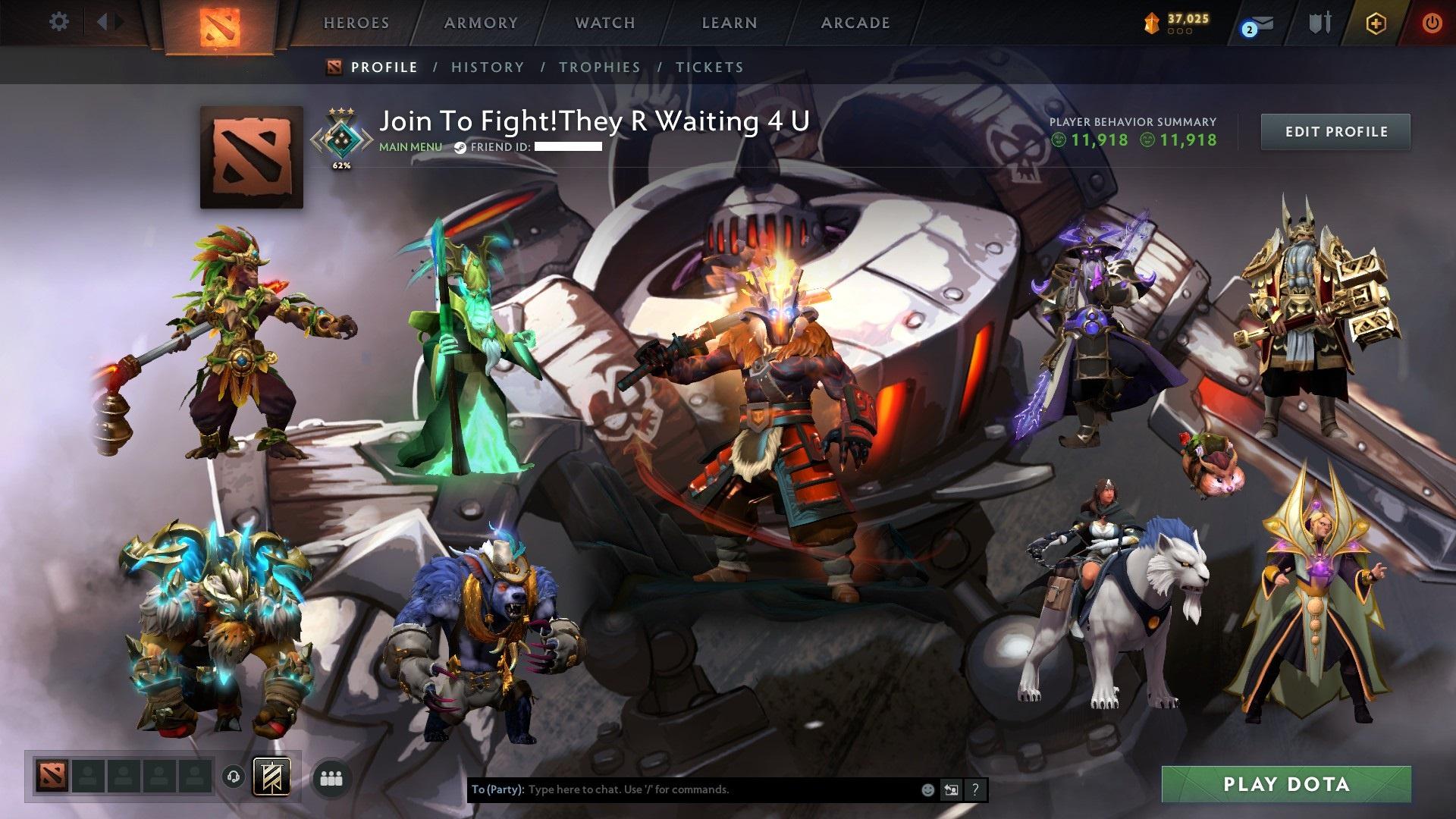Open the mail notifications icon

tap(1260, 24)
